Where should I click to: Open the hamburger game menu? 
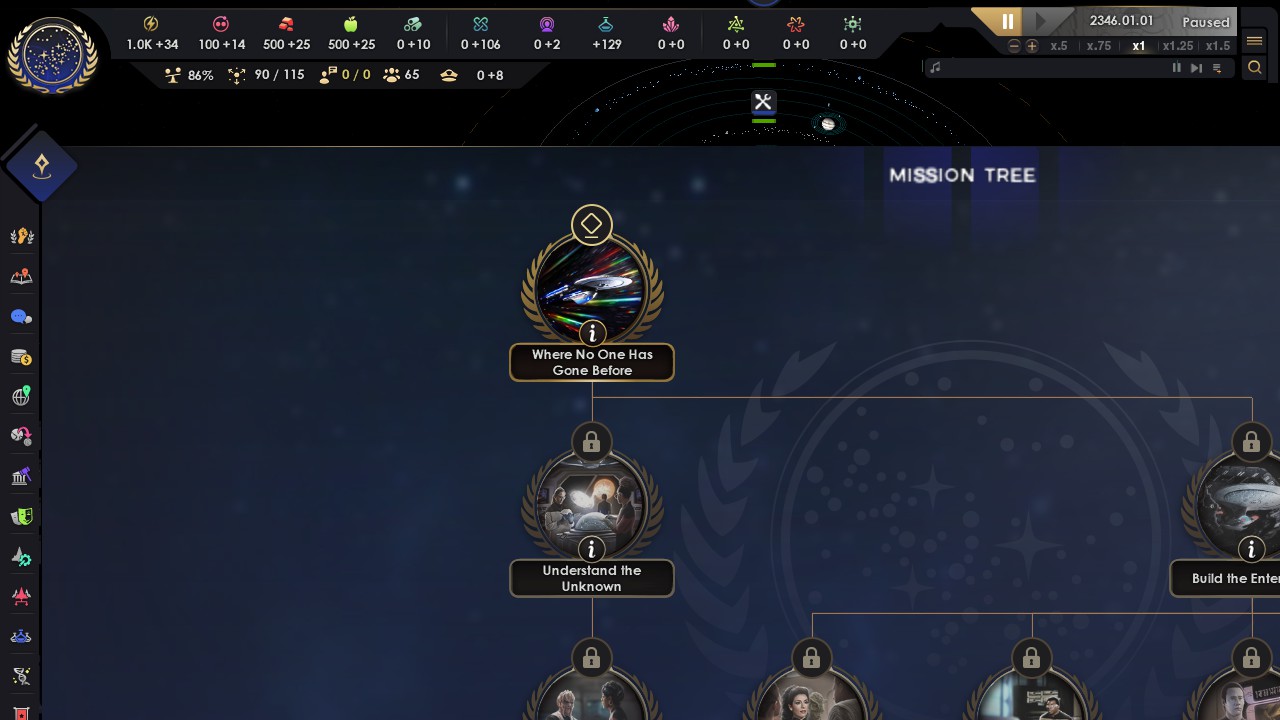pos(1253,41)
